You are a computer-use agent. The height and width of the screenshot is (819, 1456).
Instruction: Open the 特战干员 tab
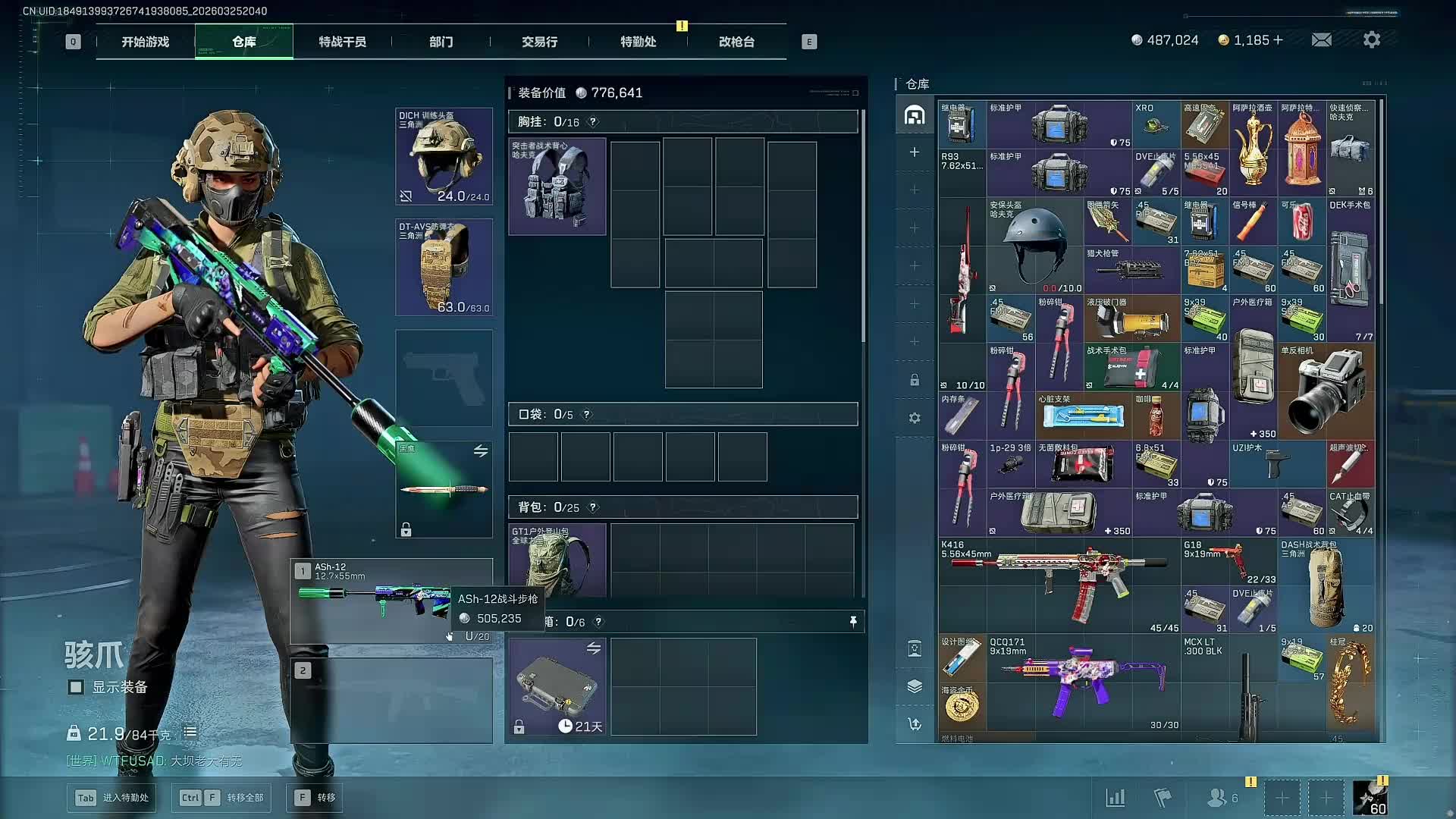click(342, 42)
